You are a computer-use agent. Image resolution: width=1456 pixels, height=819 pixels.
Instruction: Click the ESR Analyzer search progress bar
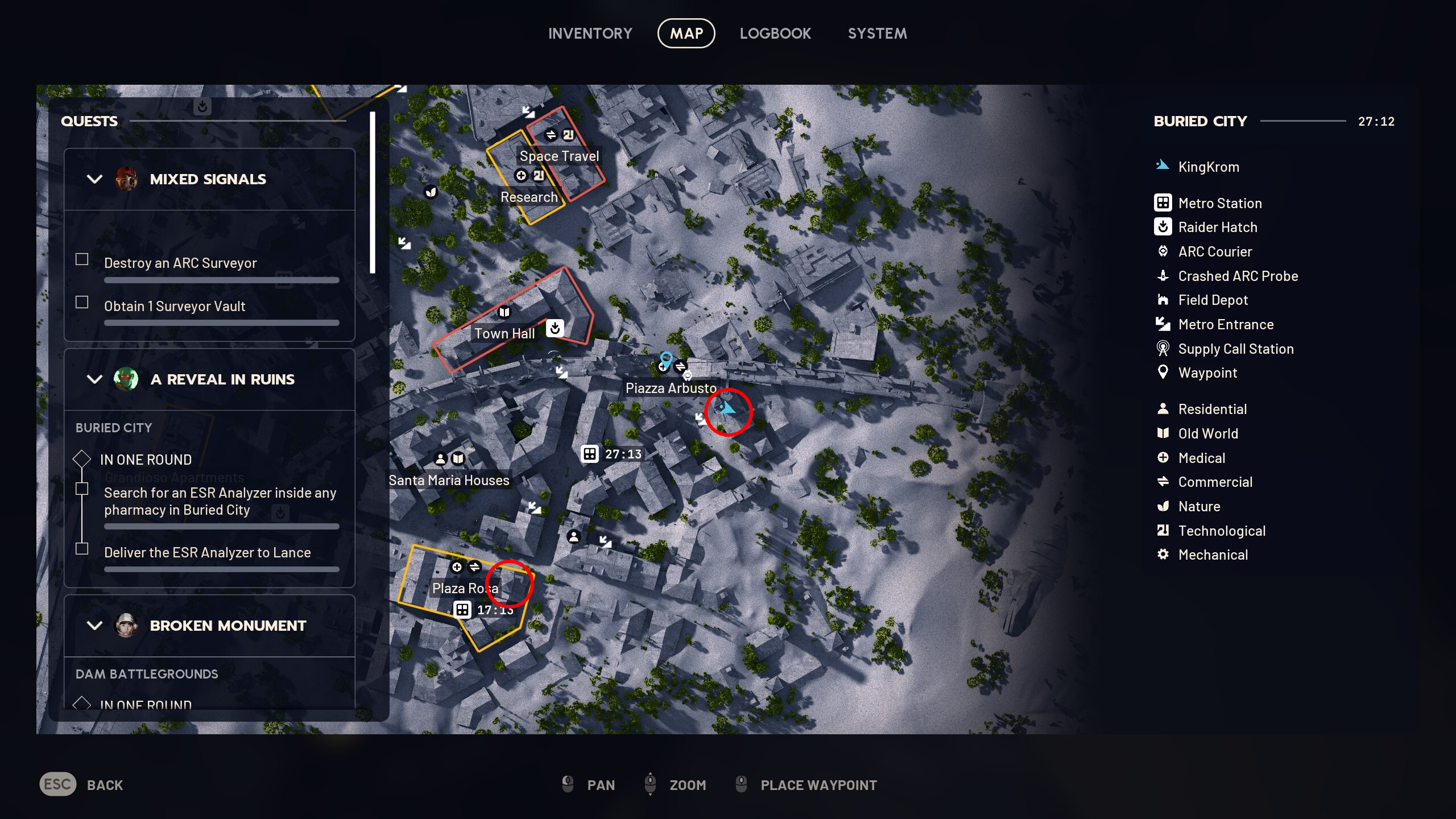tap(221, 526)
